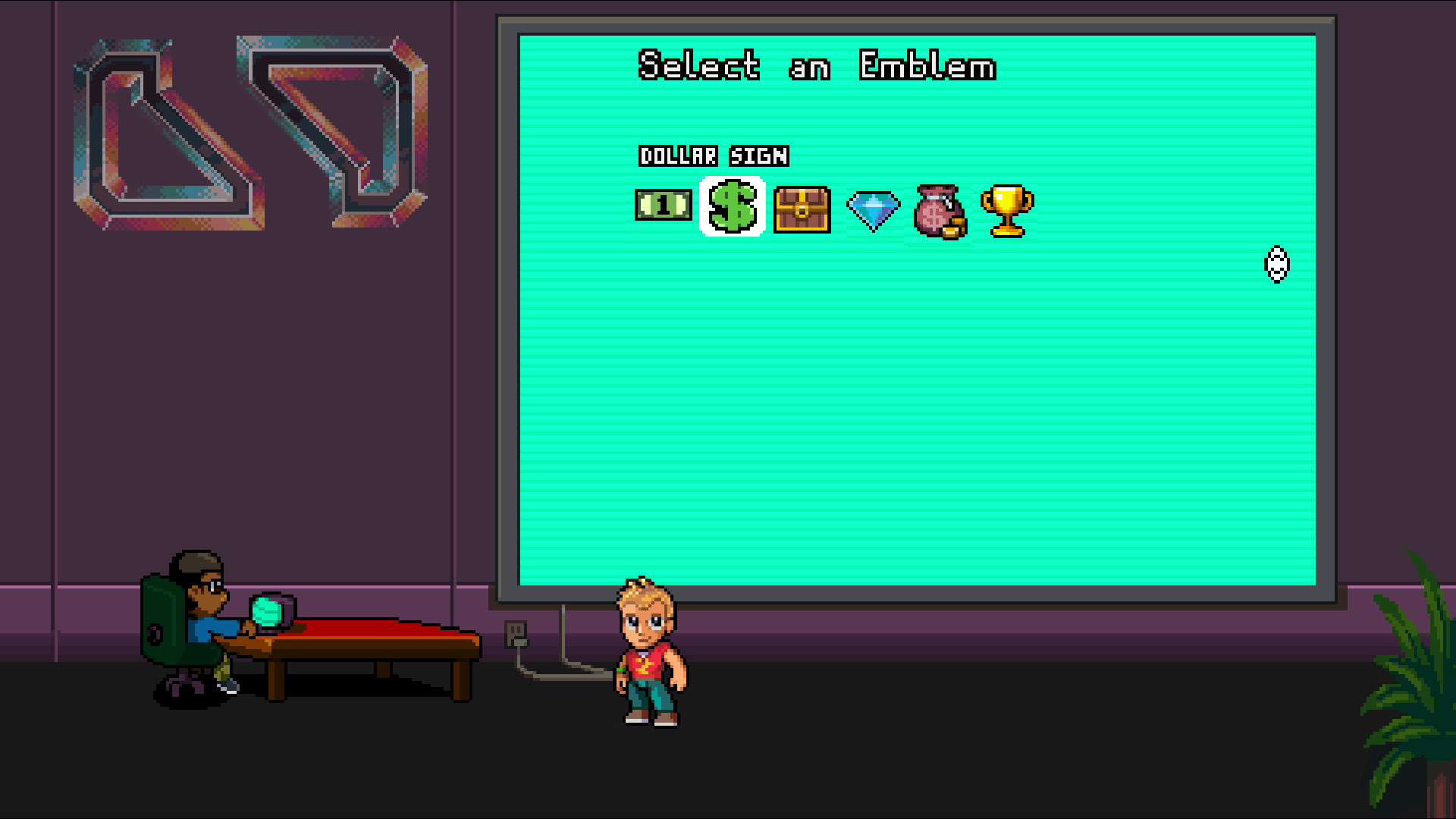Select the dollar bill emblem
1456x819 pixels.
coord(661,206)
